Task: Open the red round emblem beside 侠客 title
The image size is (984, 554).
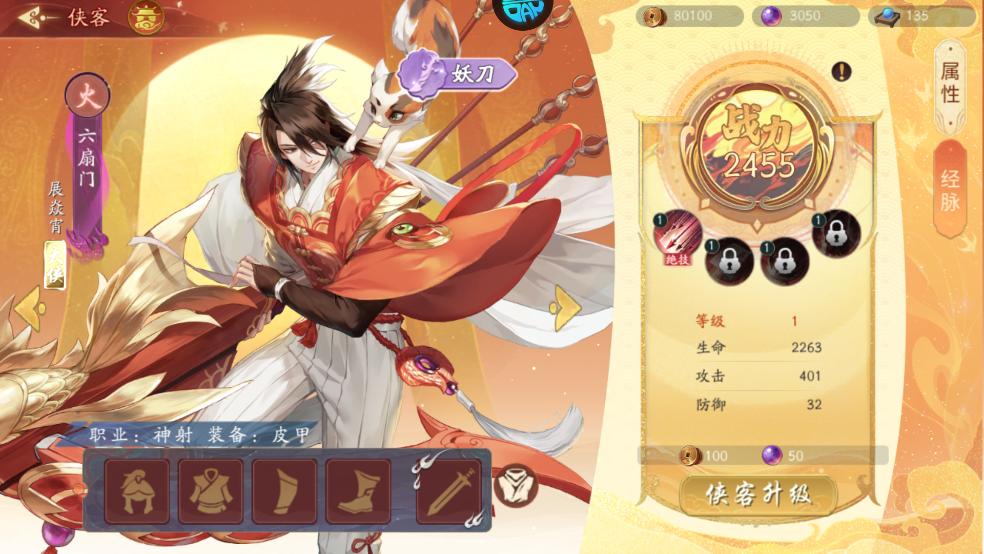Action: coord(146,17)
